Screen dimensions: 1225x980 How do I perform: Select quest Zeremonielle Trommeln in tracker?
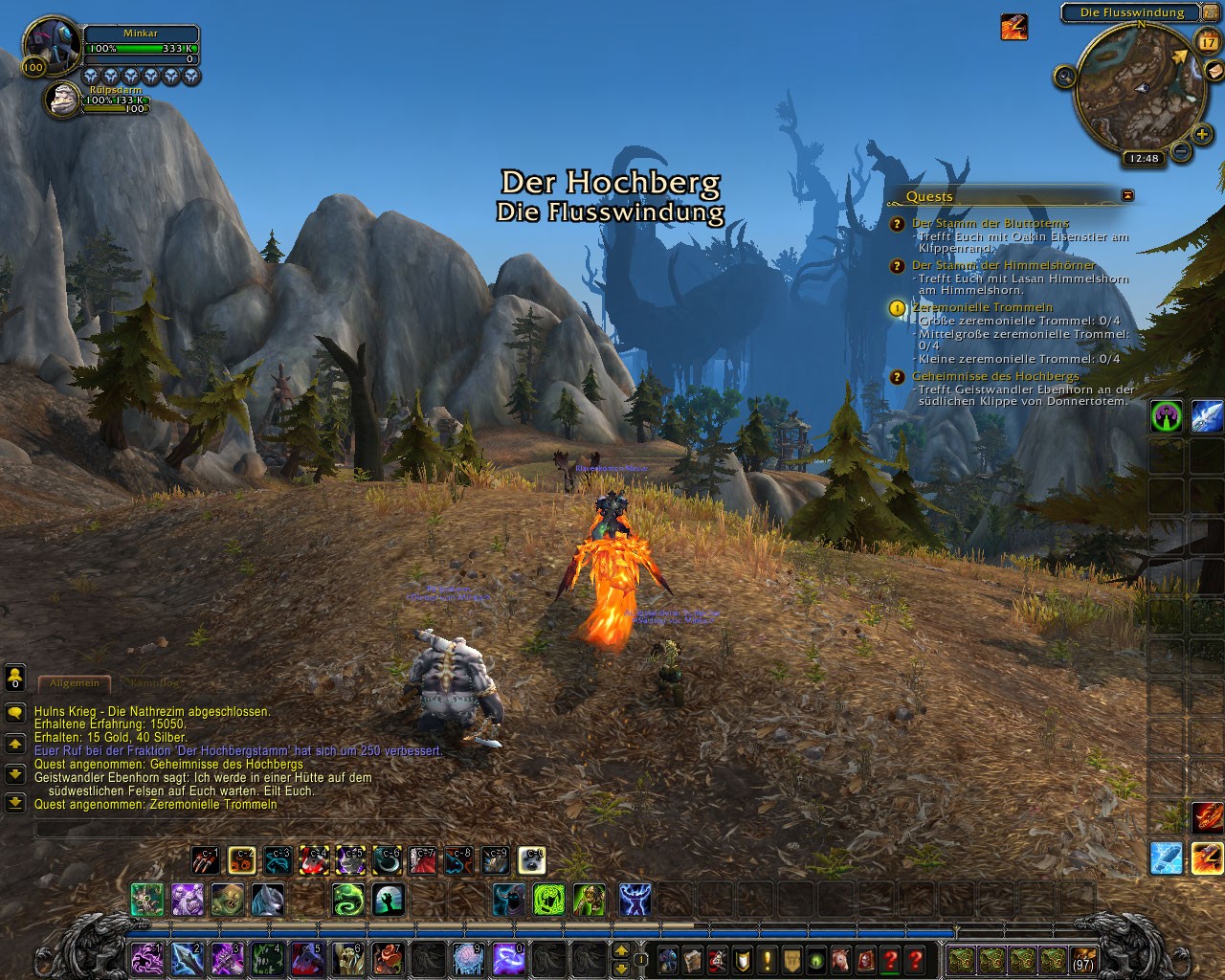point(982,307)
